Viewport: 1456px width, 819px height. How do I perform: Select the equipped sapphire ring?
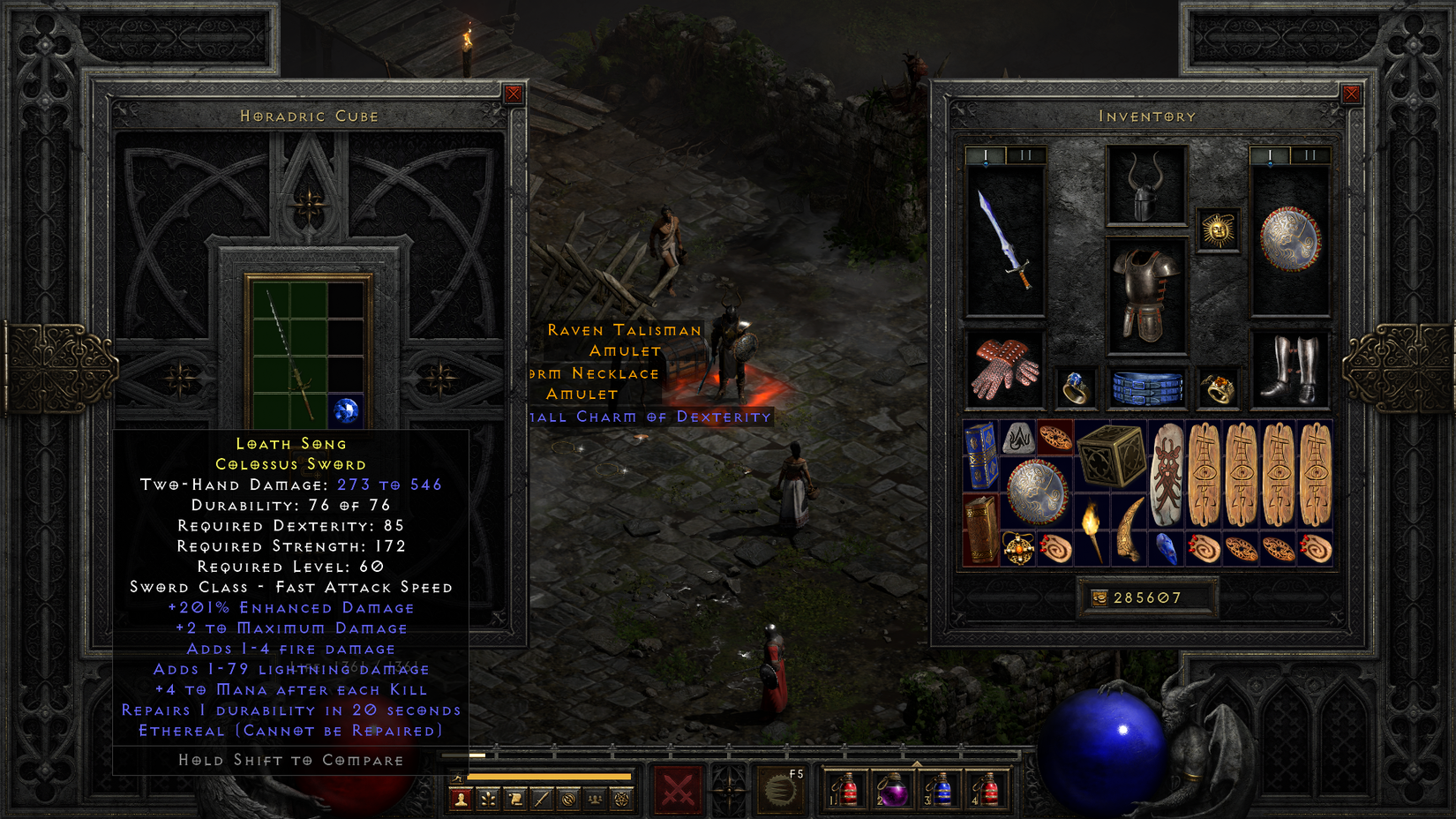[x=1075, y=388]
